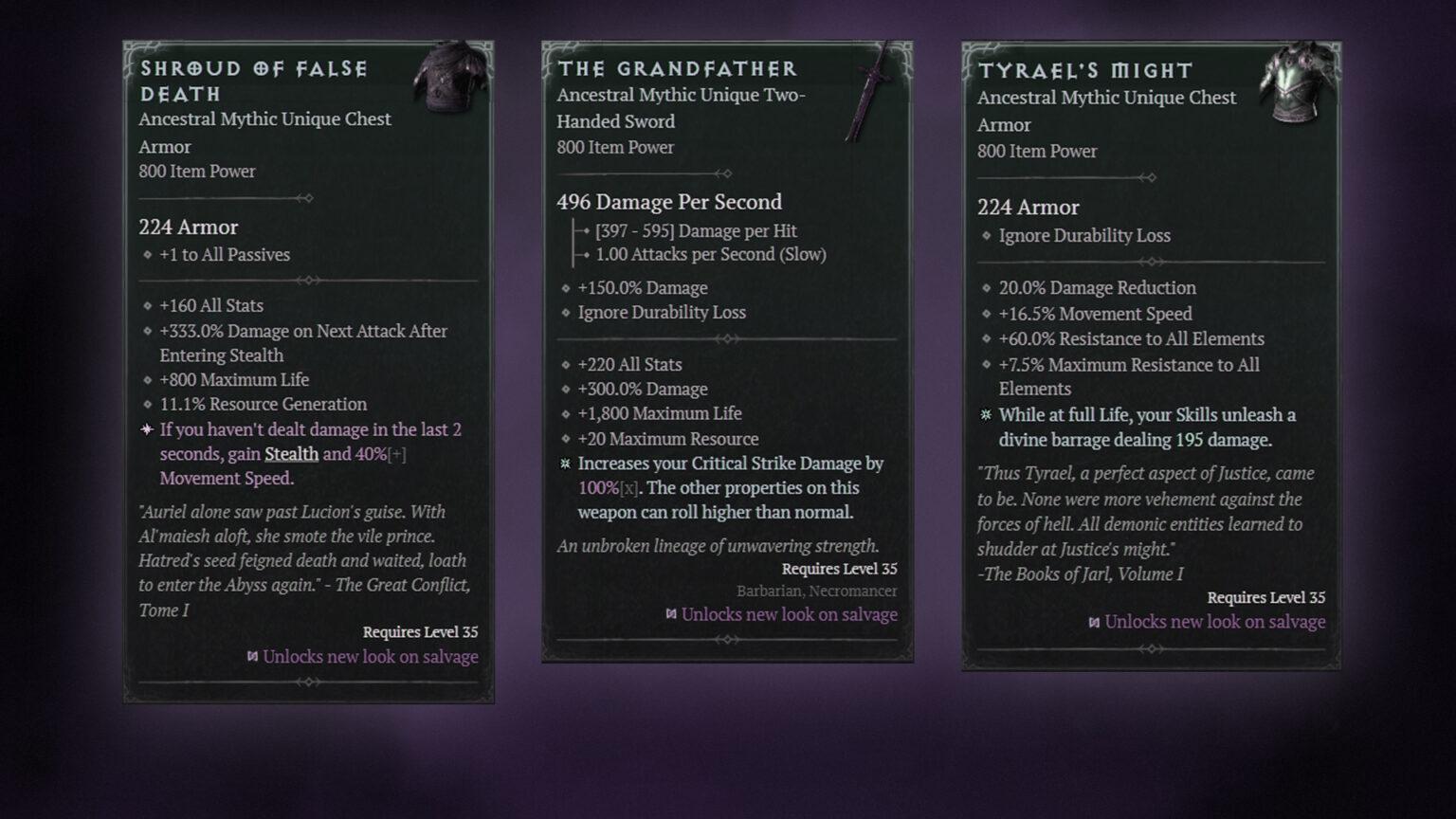1456x819 pixels.
Task: Click the diamond marker beside +220 All Stats
Action: tap(565, 365)
